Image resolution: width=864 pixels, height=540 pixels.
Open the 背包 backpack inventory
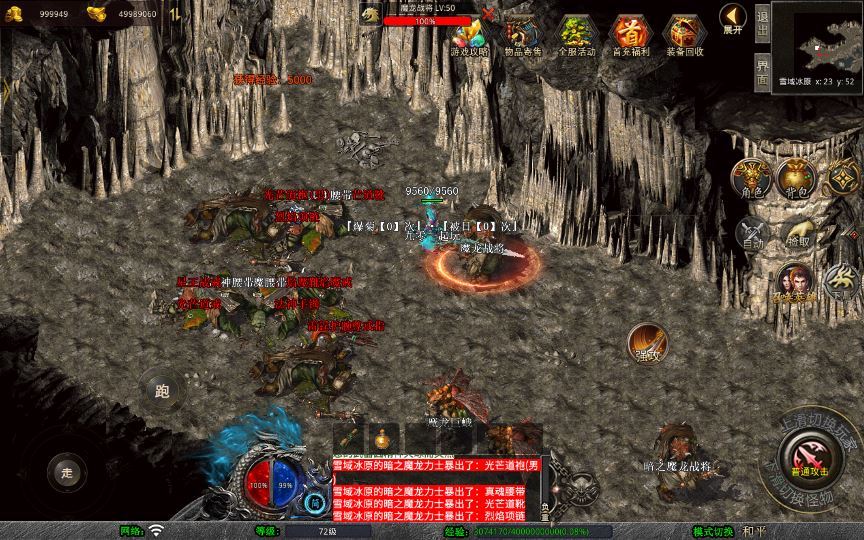click(x=797, y=178)
